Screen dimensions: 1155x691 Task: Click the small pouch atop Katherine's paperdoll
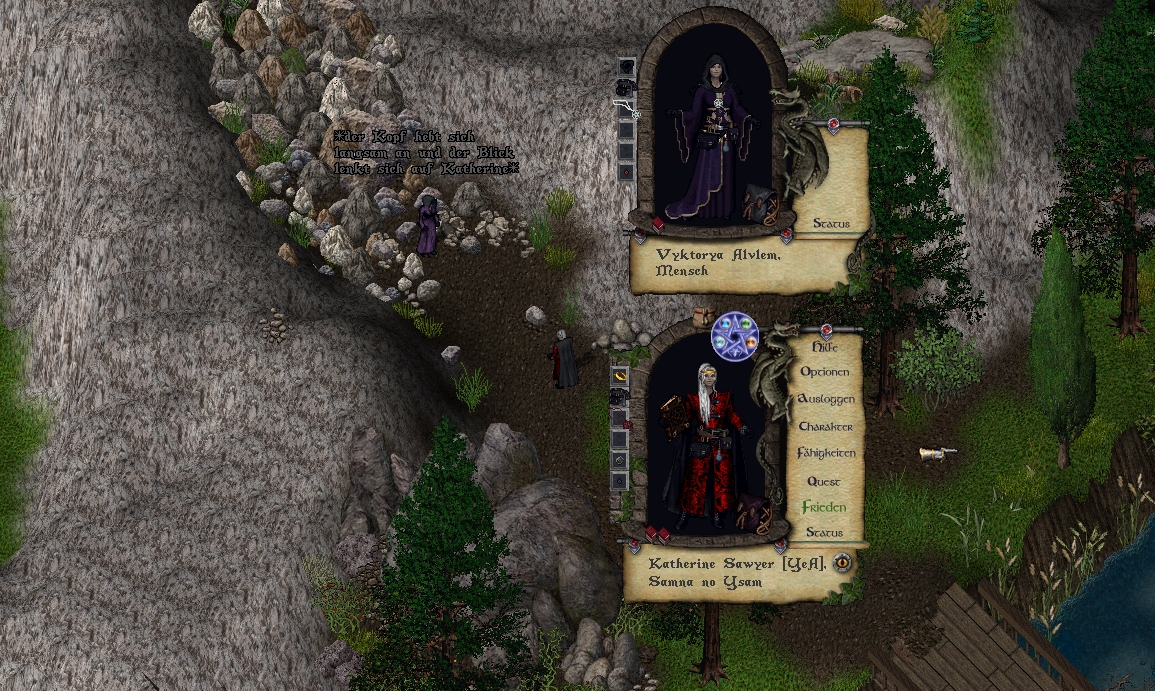point(702,315)
